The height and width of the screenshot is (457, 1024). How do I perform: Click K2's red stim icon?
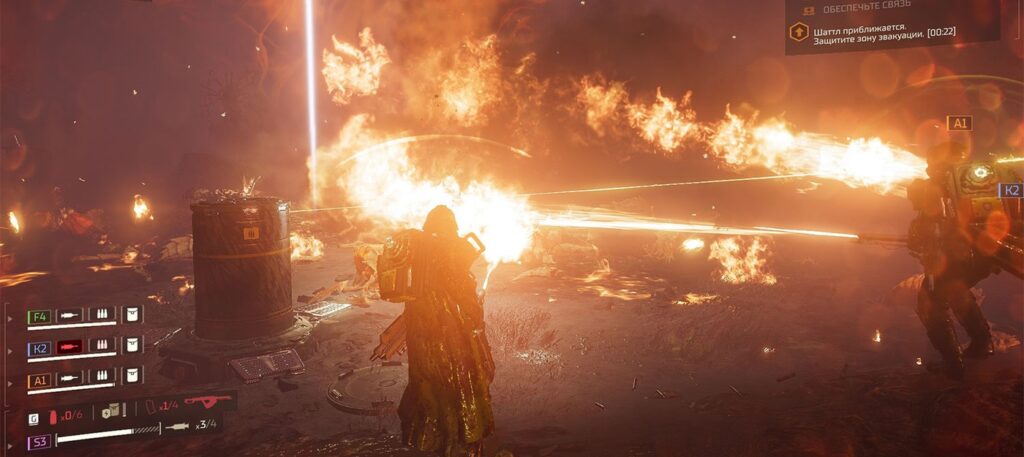tap(69, 346)
